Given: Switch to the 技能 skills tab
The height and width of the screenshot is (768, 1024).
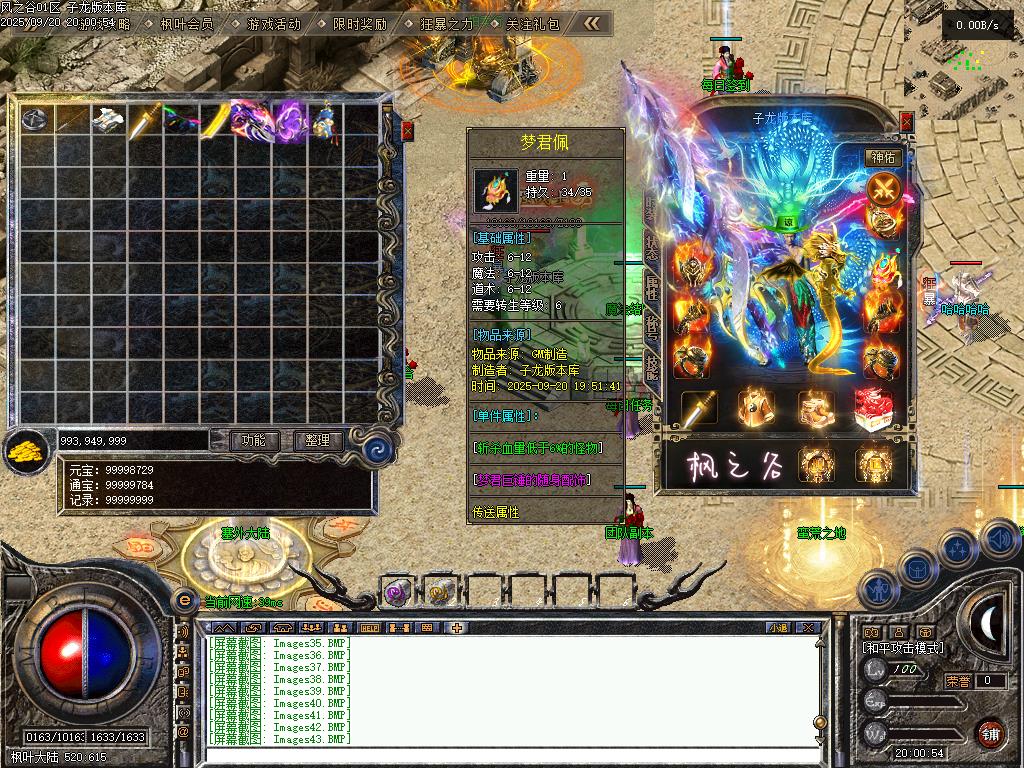Looking at the screenshot, I should [651, 368].
